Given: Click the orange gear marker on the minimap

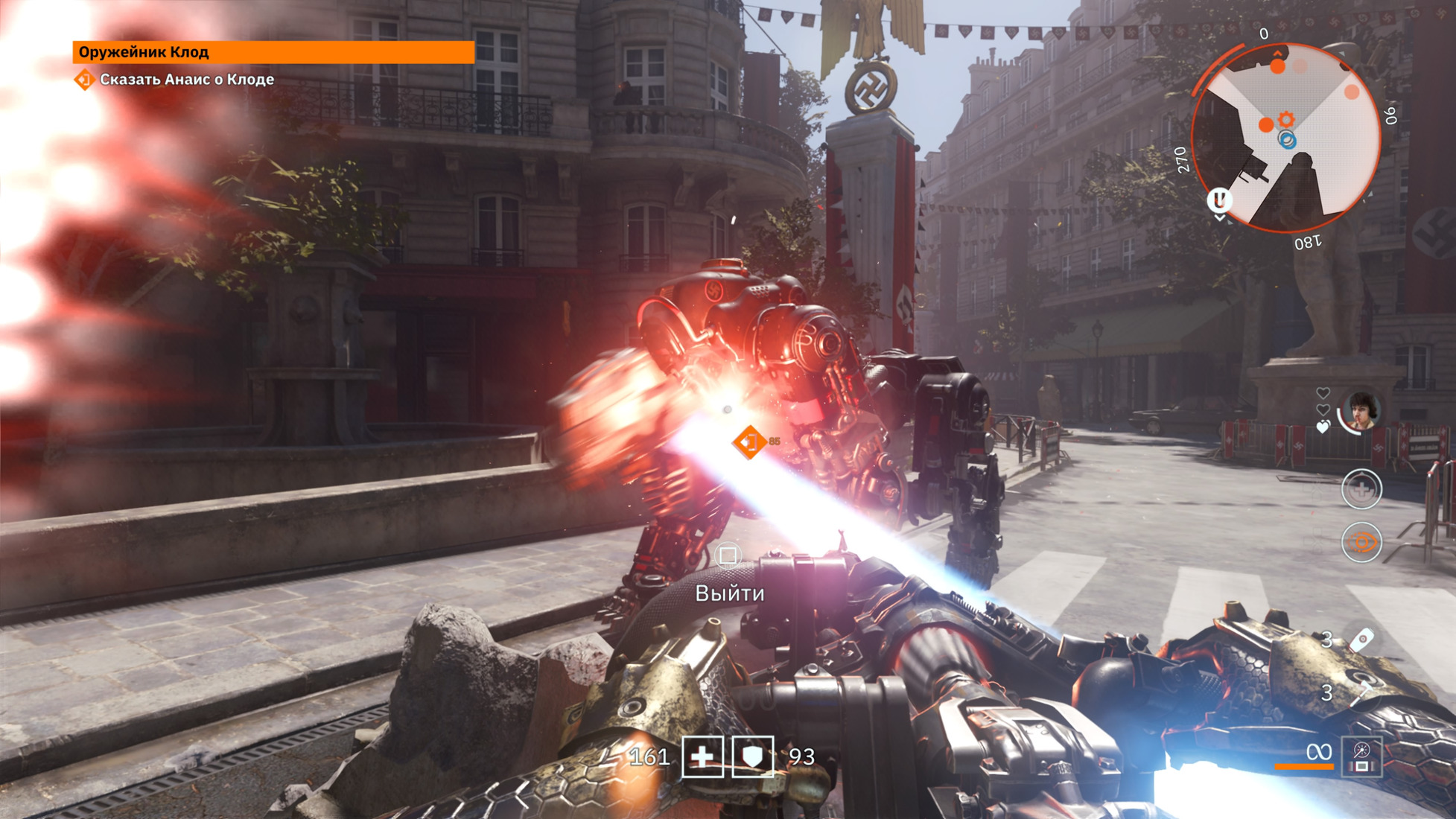Looking at the screenshot, I should click(1286, 119).
